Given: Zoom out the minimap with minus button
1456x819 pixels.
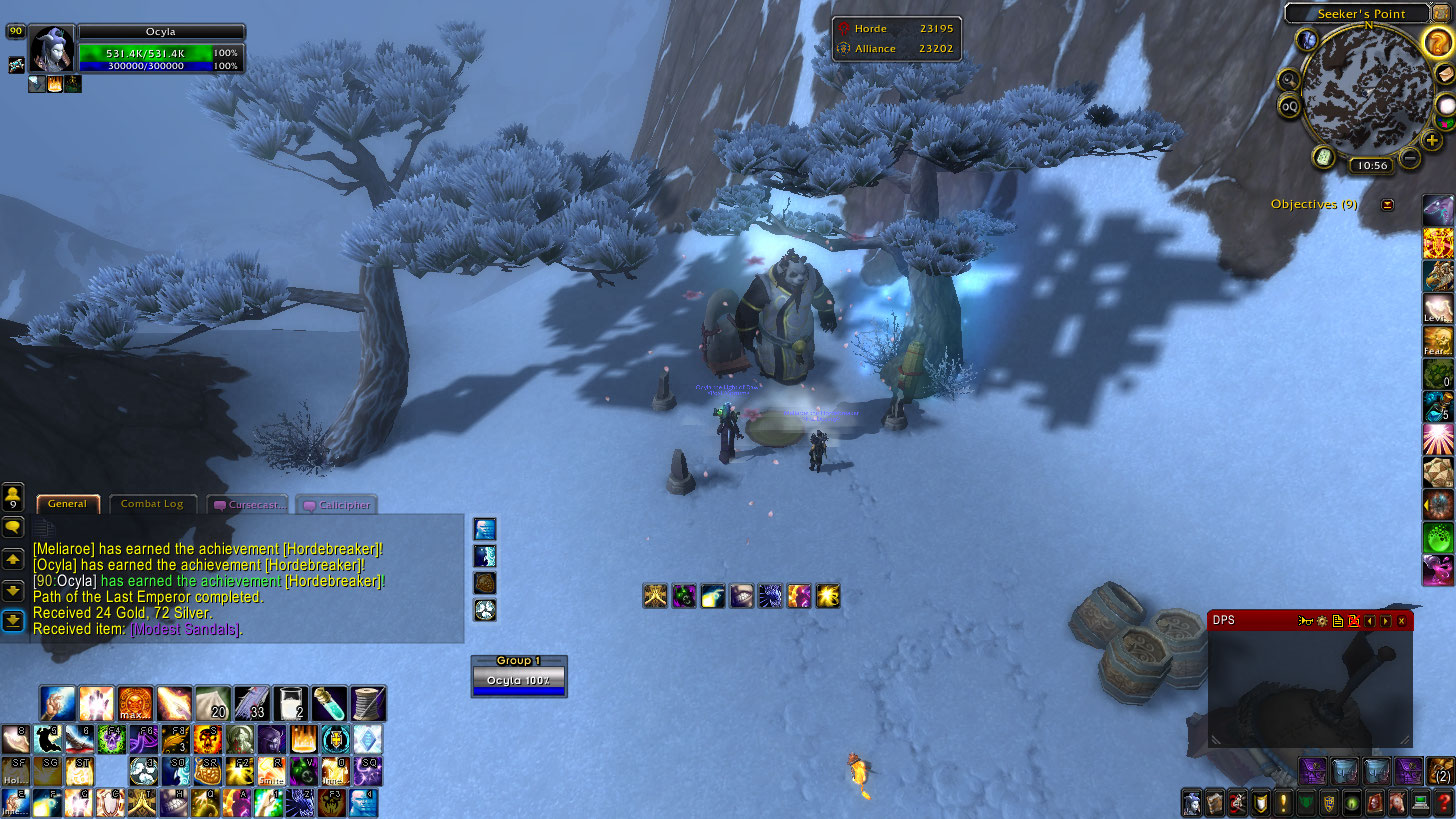Looking at the screenshot, I should (1410, 157).
